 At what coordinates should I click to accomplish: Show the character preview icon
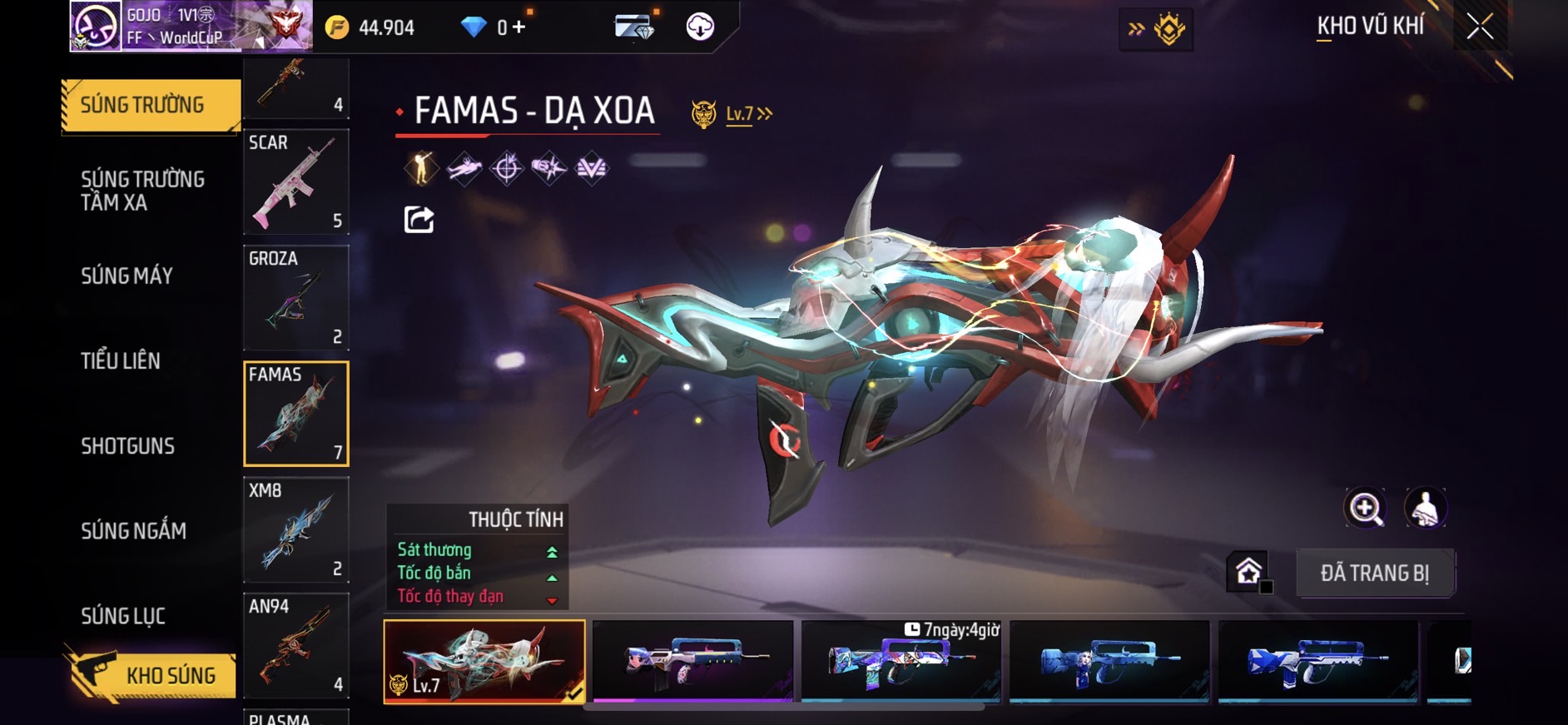pos(1425,508)
